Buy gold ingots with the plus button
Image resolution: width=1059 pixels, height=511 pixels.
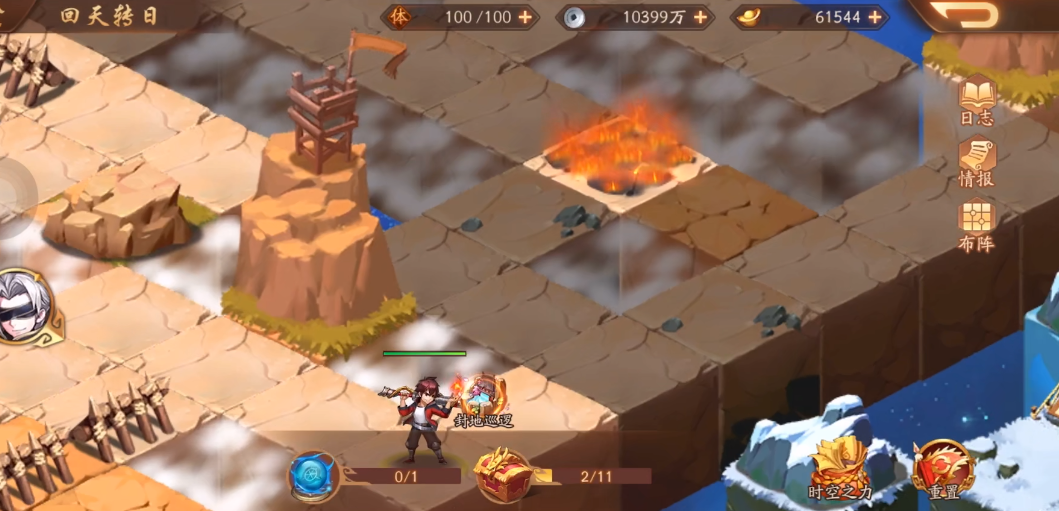pos(875,17)
